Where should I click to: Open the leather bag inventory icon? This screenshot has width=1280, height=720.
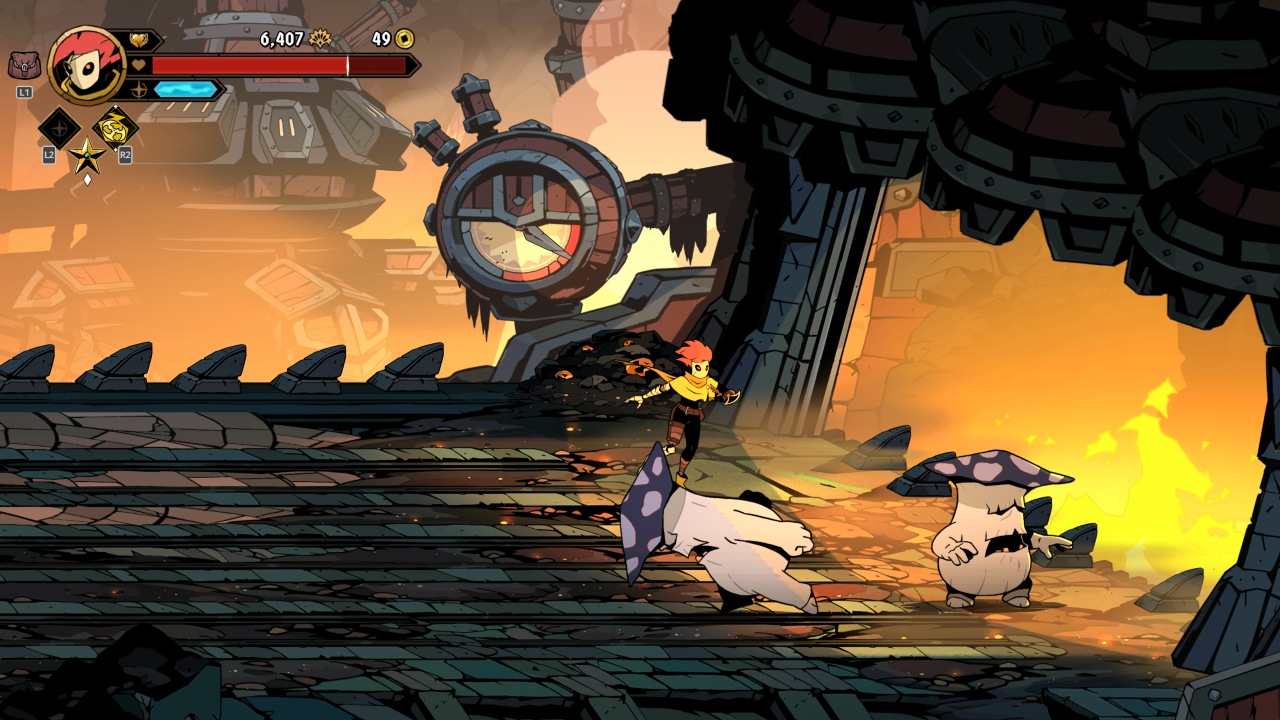[x=24, y=66]
